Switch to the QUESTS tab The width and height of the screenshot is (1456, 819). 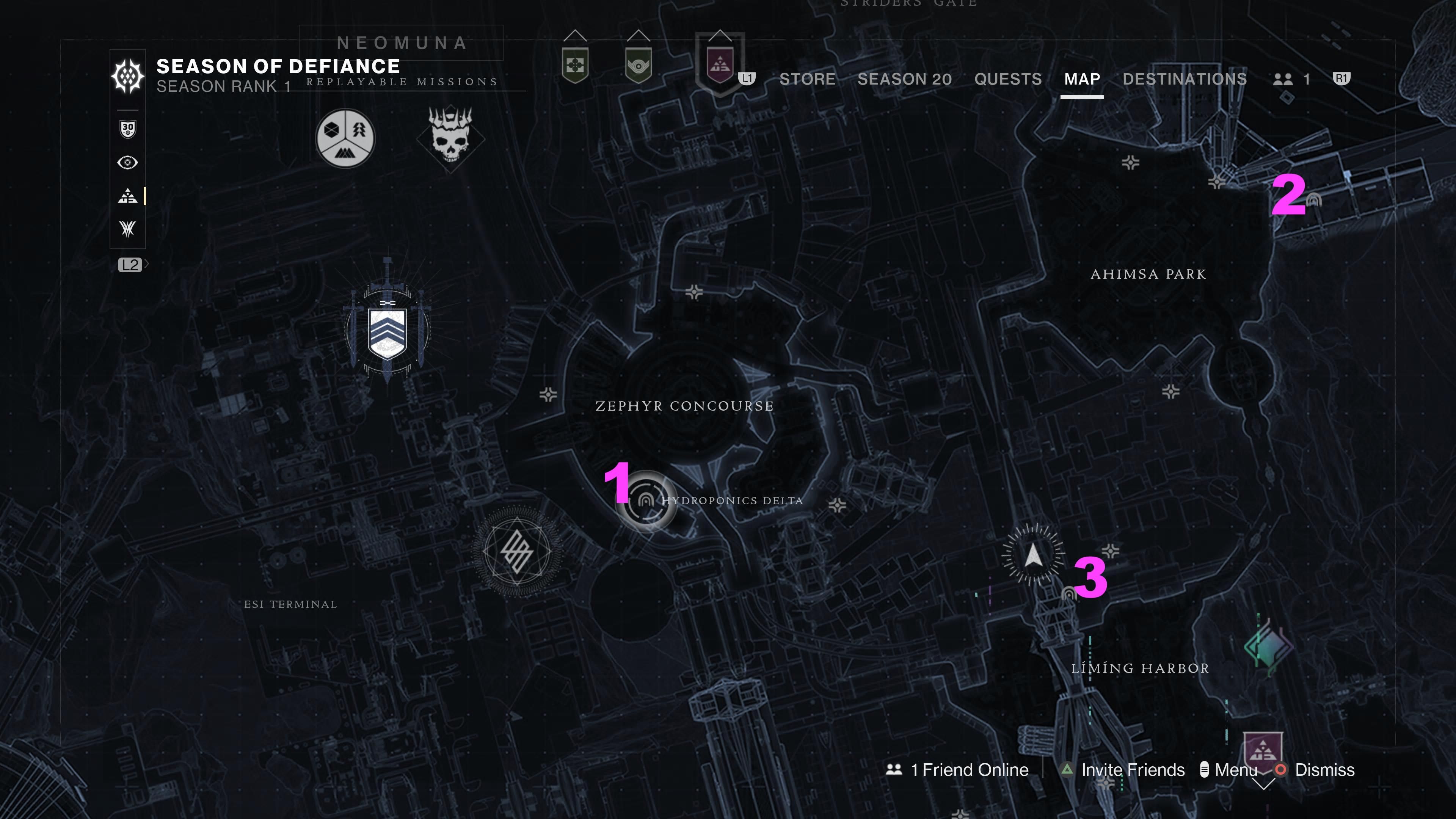1007,79
